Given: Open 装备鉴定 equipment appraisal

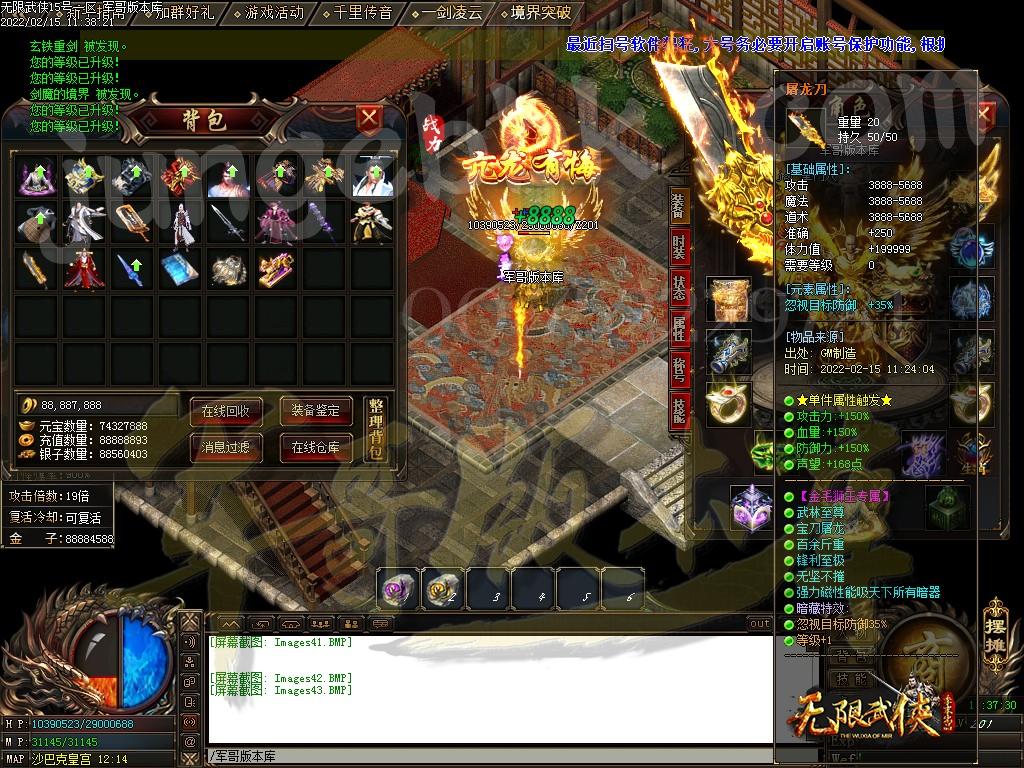Looking at the screenshot, I should click(315, 410).
